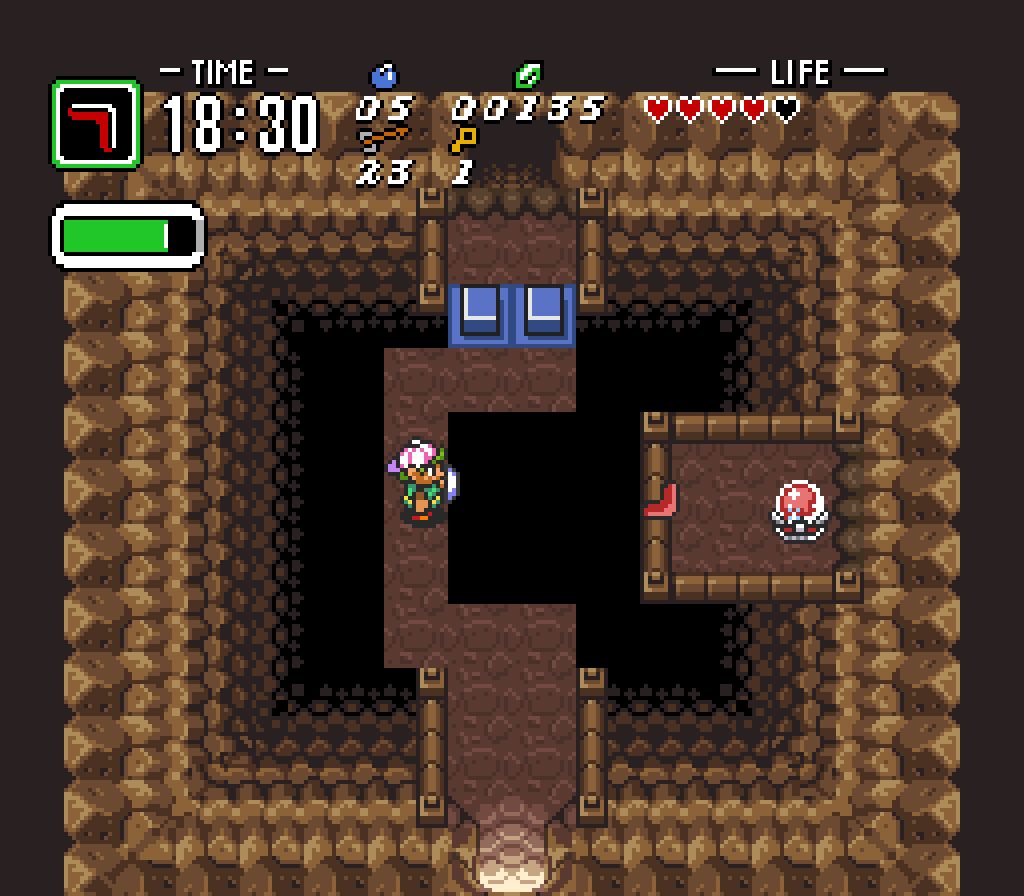Click the arrow ammo icon

(x=384, y=138)
